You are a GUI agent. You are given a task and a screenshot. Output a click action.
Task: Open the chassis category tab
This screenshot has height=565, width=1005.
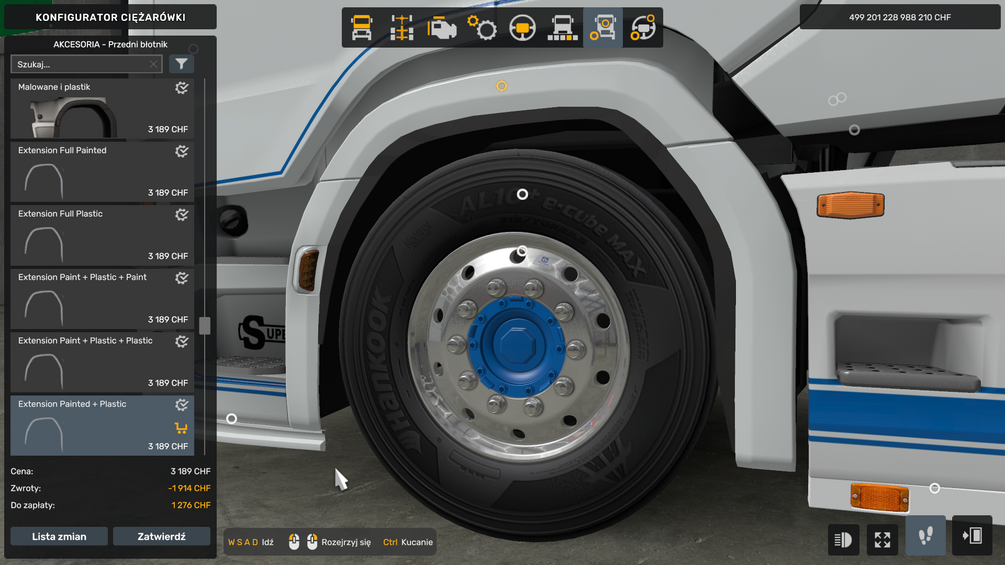click(402, 28)
